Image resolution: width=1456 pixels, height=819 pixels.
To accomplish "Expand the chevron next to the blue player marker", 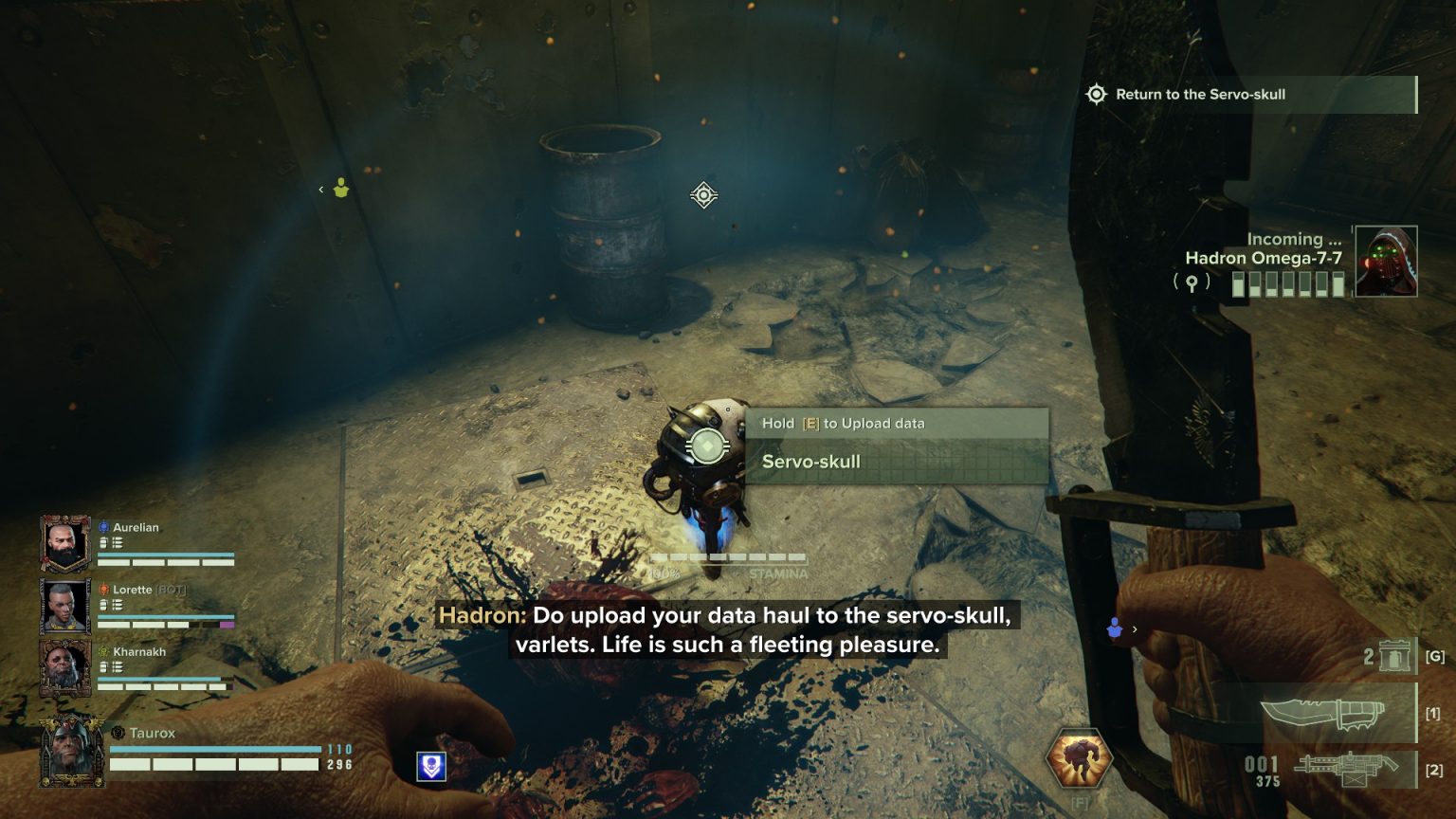I will point(1135,629).
